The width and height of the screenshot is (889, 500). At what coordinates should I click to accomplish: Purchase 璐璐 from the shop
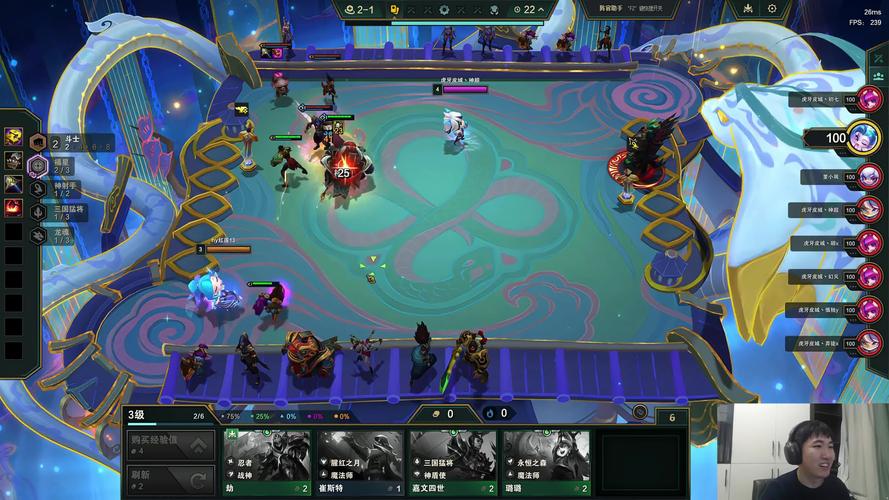(x=545, y=462)
